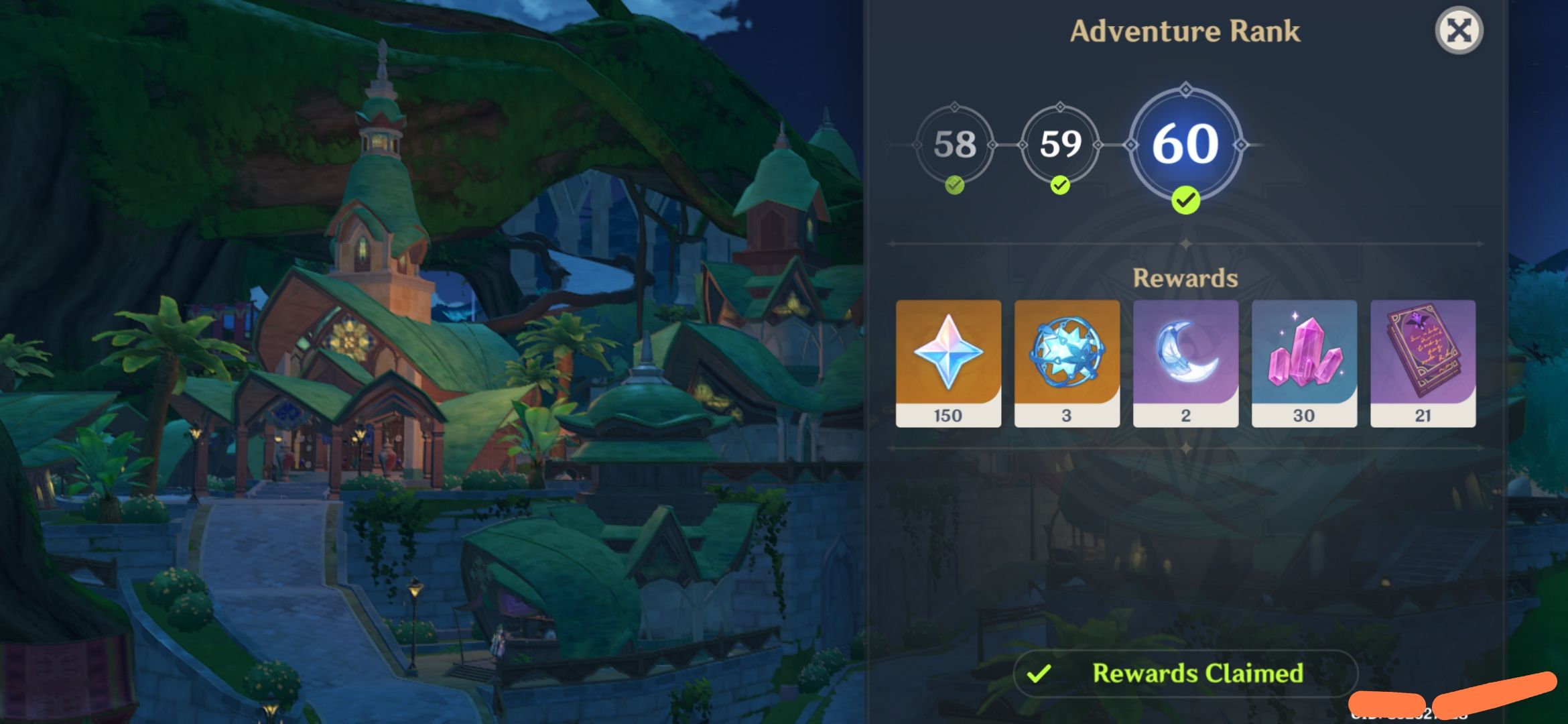Toggle the green checkmark under rank 58

coord(954,184)
